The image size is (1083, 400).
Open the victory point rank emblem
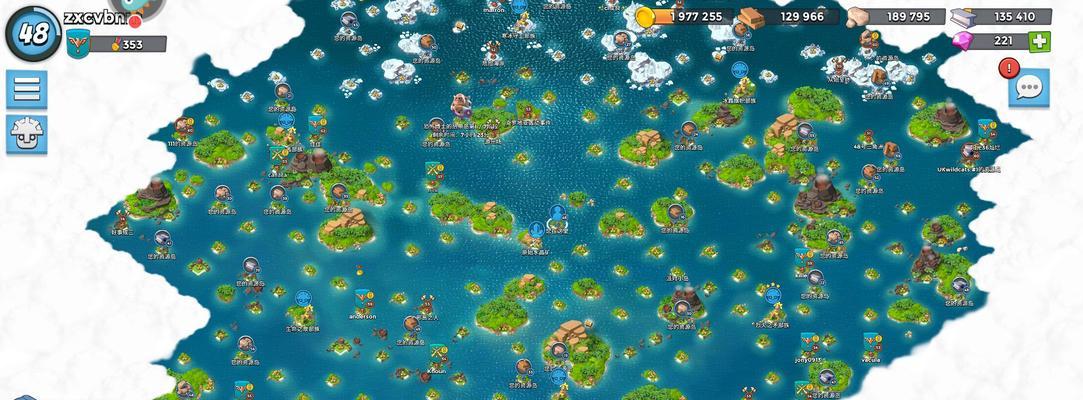pyautogui.click(x=78, y=44)
